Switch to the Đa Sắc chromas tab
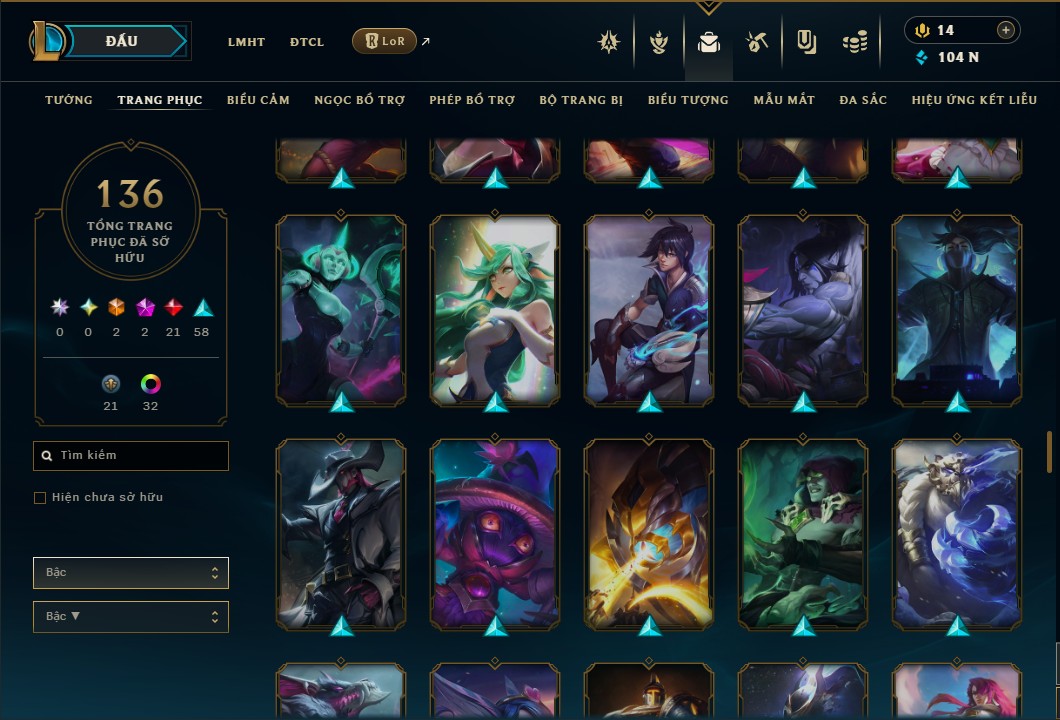Viewport: 1060px width, 720px height. point(863,100)
